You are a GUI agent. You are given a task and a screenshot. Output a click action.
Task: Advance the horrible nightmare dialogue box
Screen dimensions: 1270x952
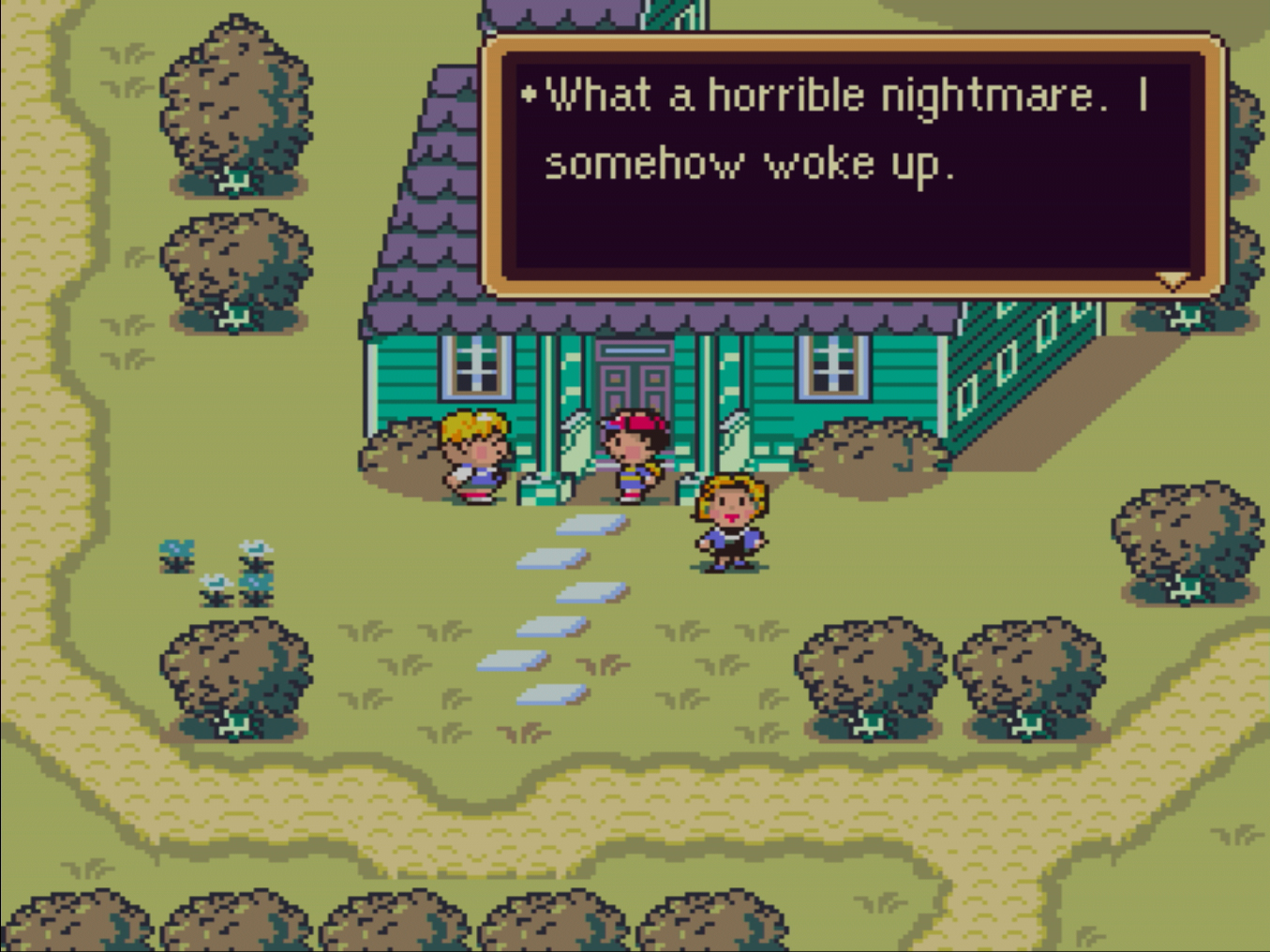point(851,164)
